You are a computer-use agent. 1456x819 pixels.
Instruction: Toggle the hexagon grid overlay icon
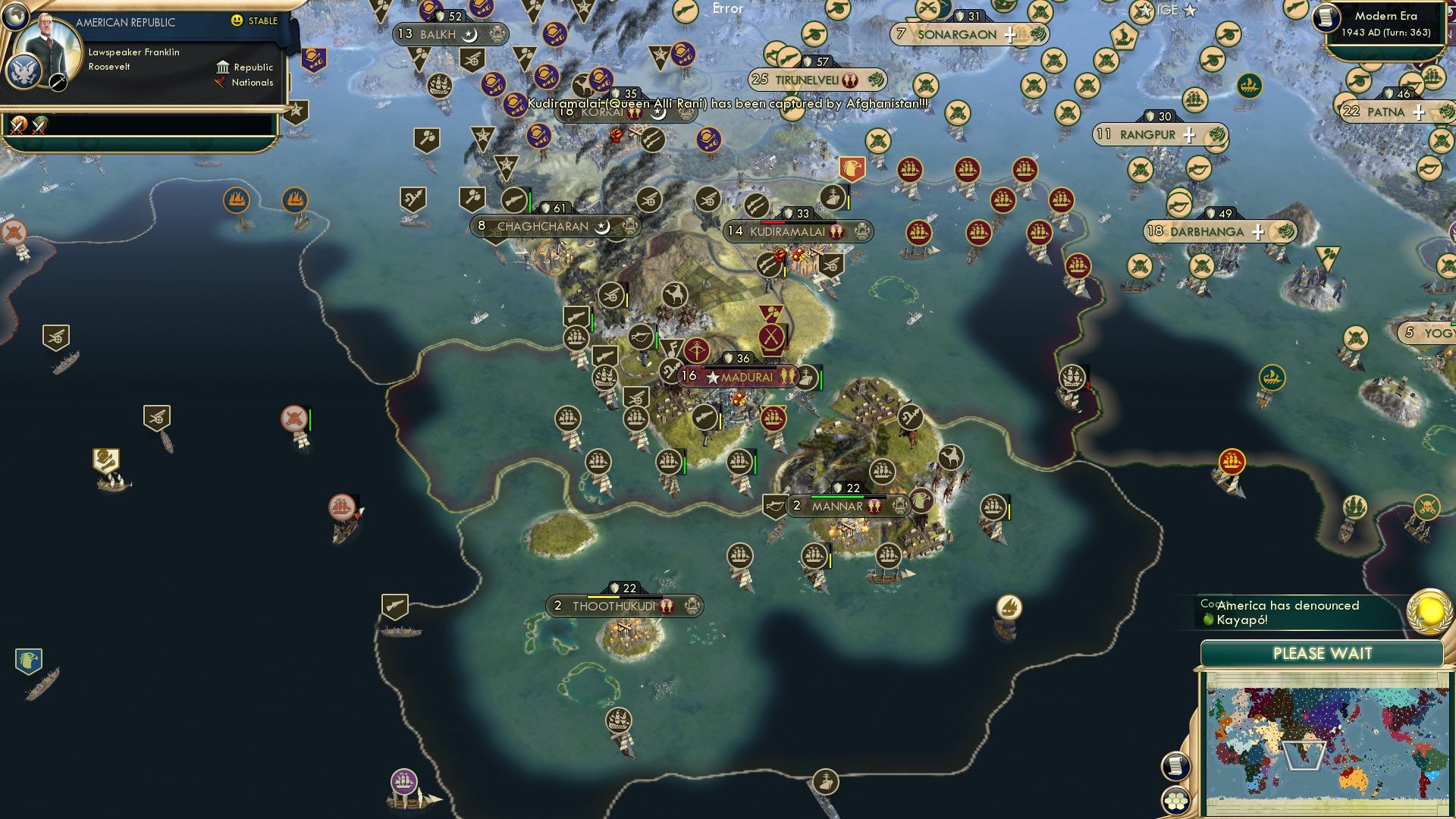click(x=1175, y=800)
